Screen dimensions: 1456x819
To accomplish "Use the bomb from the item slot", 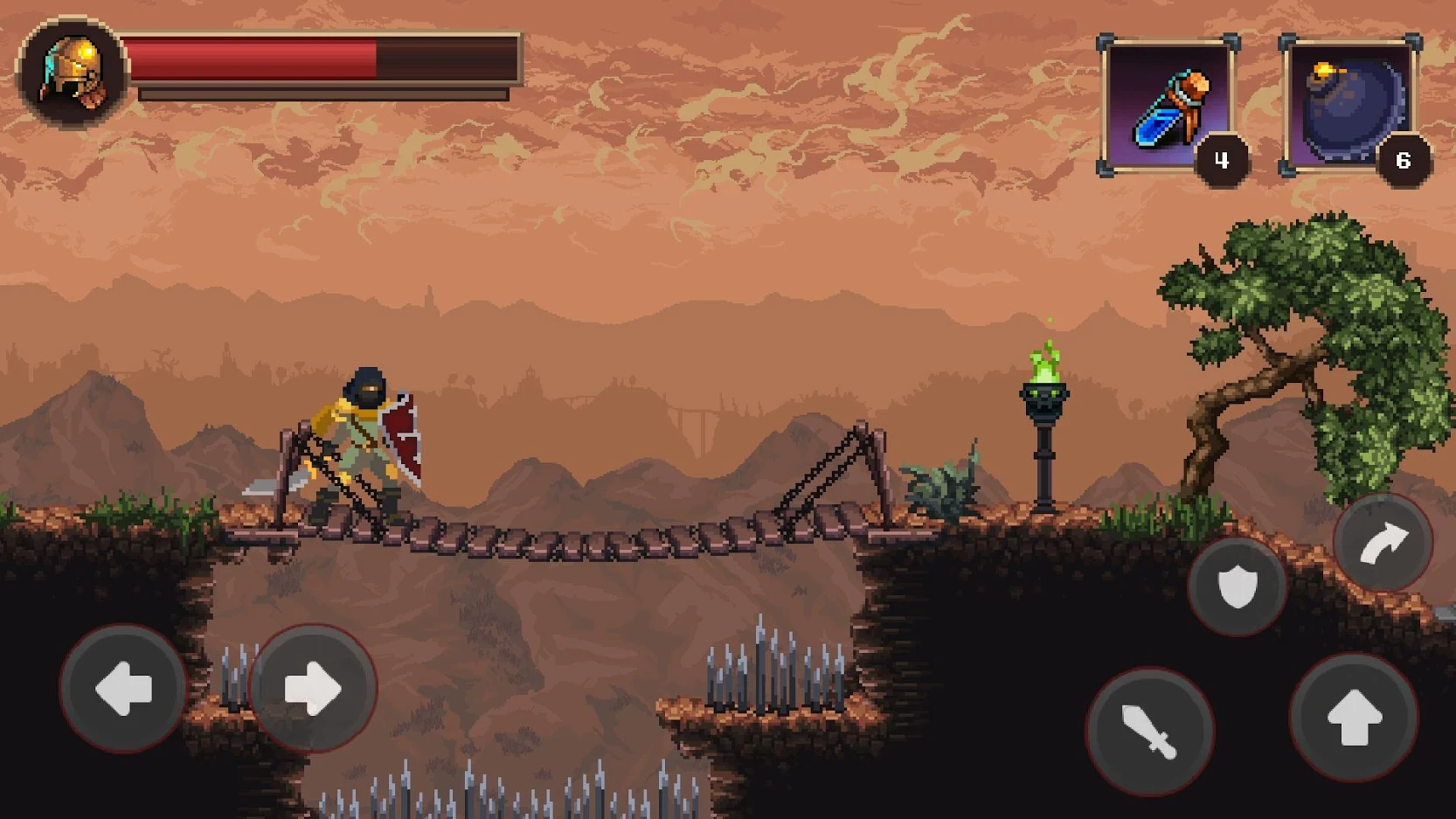I will [1350, 102].
